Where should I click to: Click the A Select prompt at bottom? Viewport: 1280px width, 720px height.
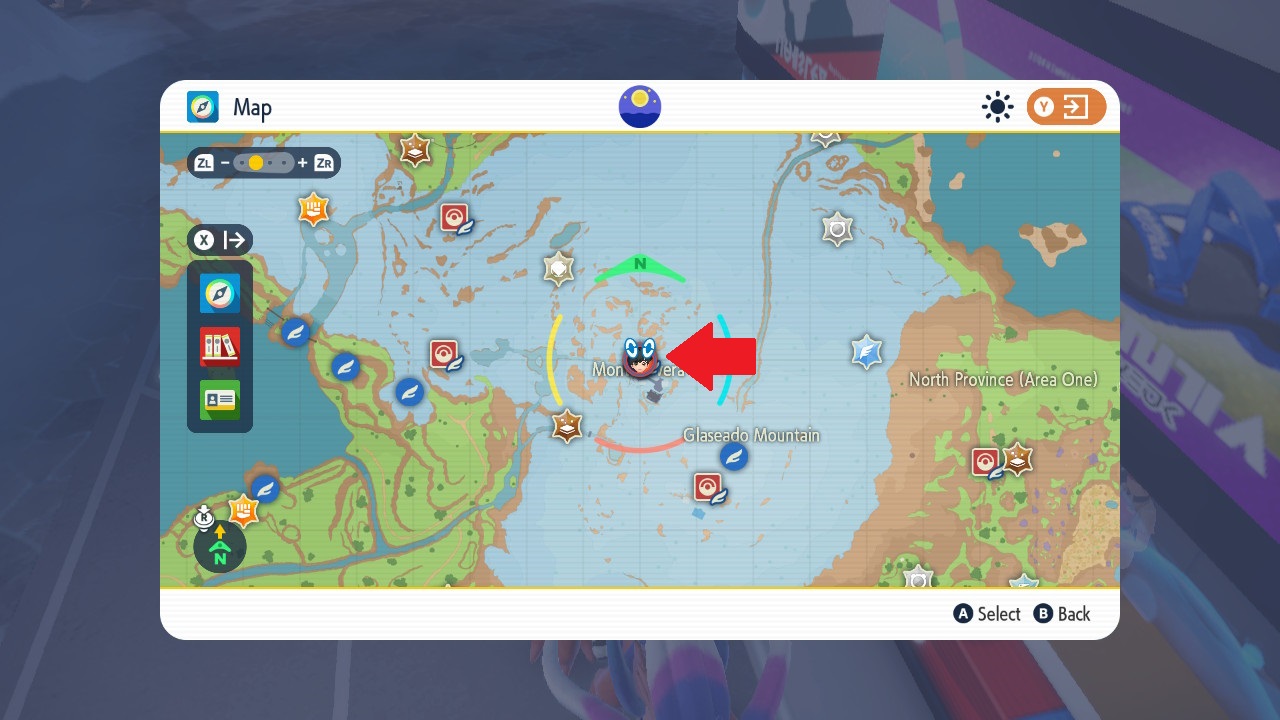[987, 614]
